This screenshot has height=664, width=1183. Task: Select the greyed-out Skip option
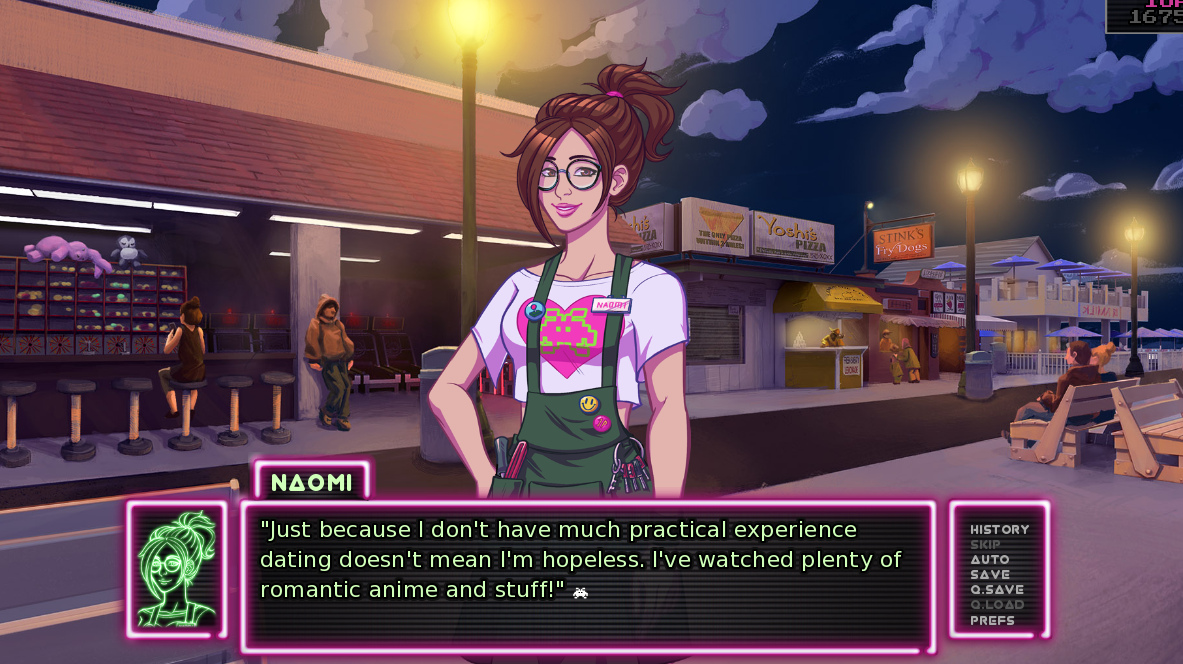985,545
